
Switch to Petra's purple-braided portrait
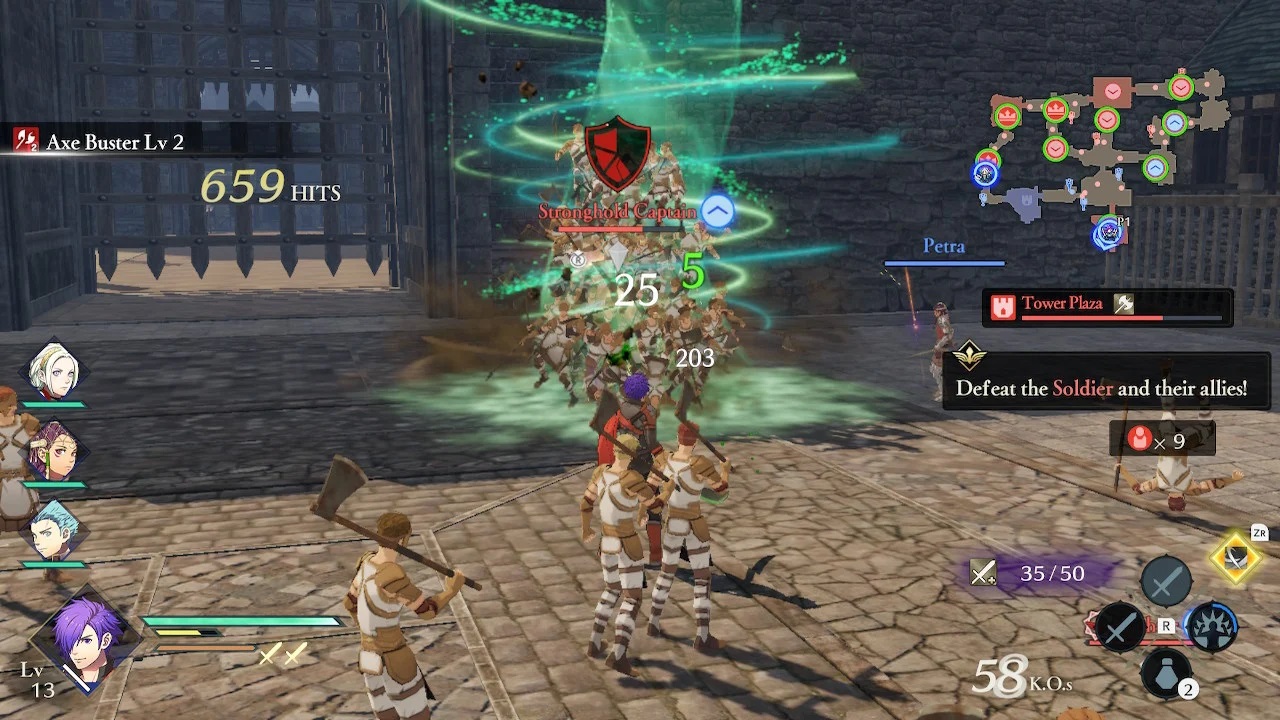(x=54, y=451)
